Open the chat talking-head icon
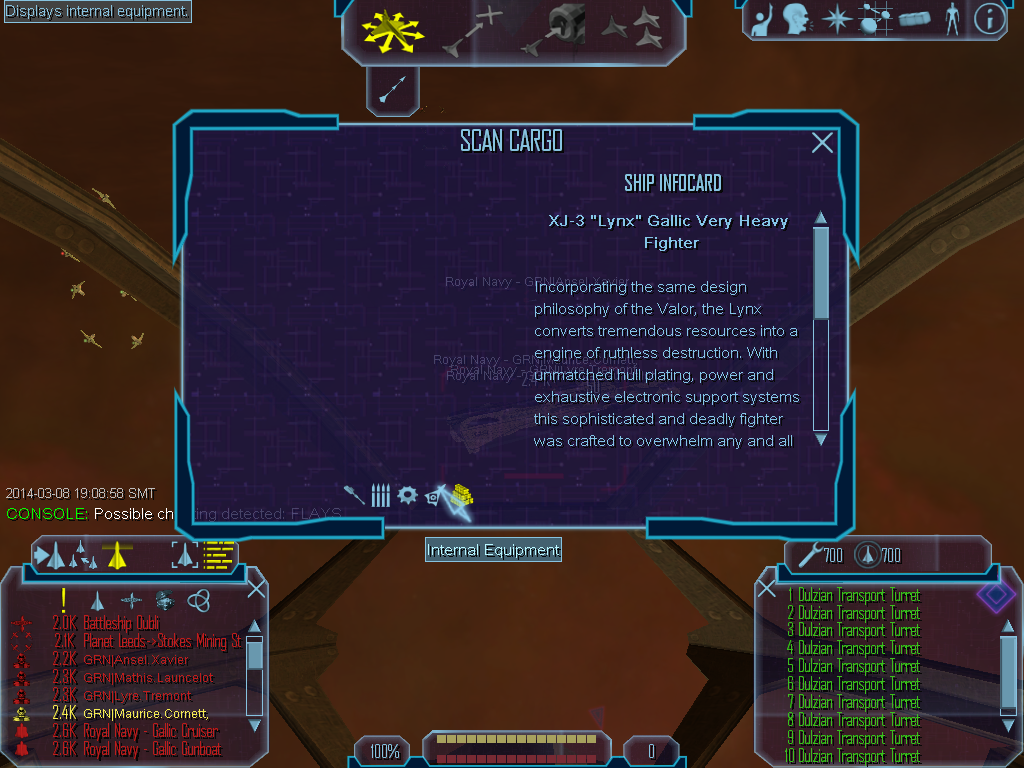1024x768 pixels. (796, 19)
